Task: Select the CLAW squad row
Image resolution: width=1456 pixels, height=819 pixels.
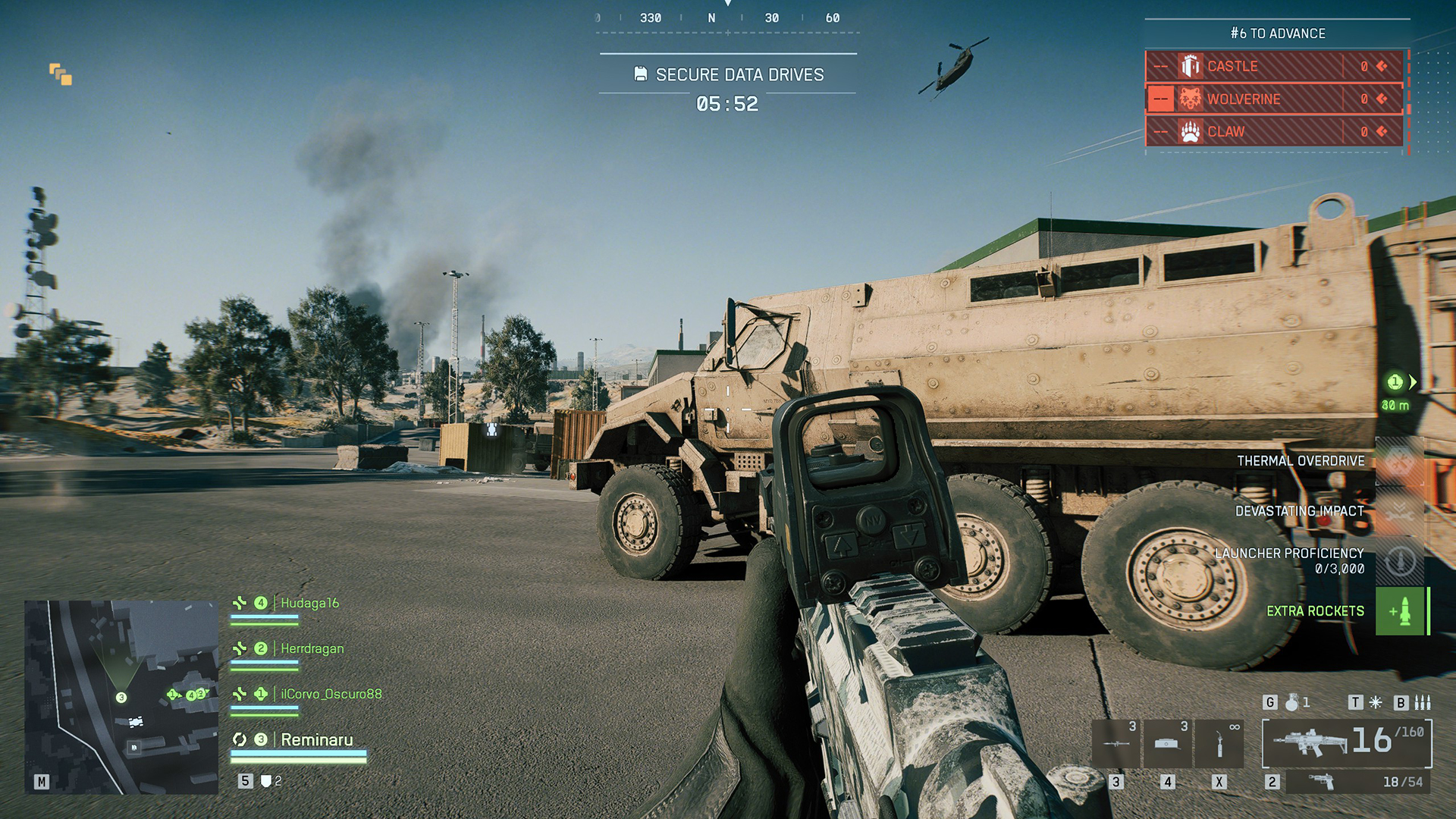Action: point(1274,132)
